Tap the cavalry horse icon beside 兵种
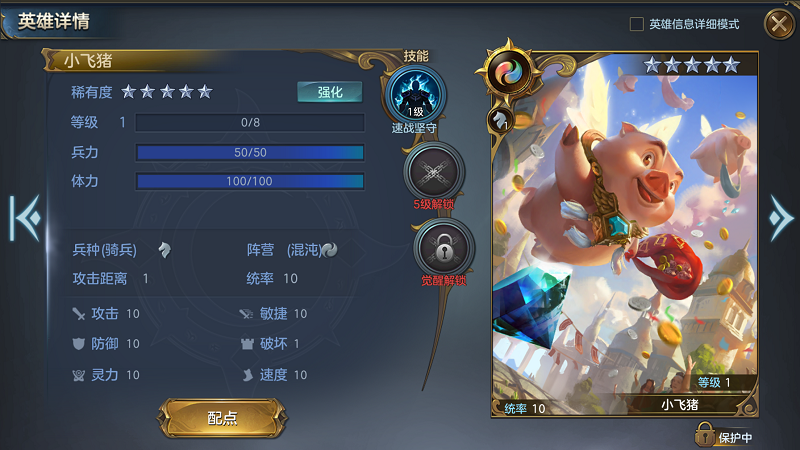 click(165, 249)
